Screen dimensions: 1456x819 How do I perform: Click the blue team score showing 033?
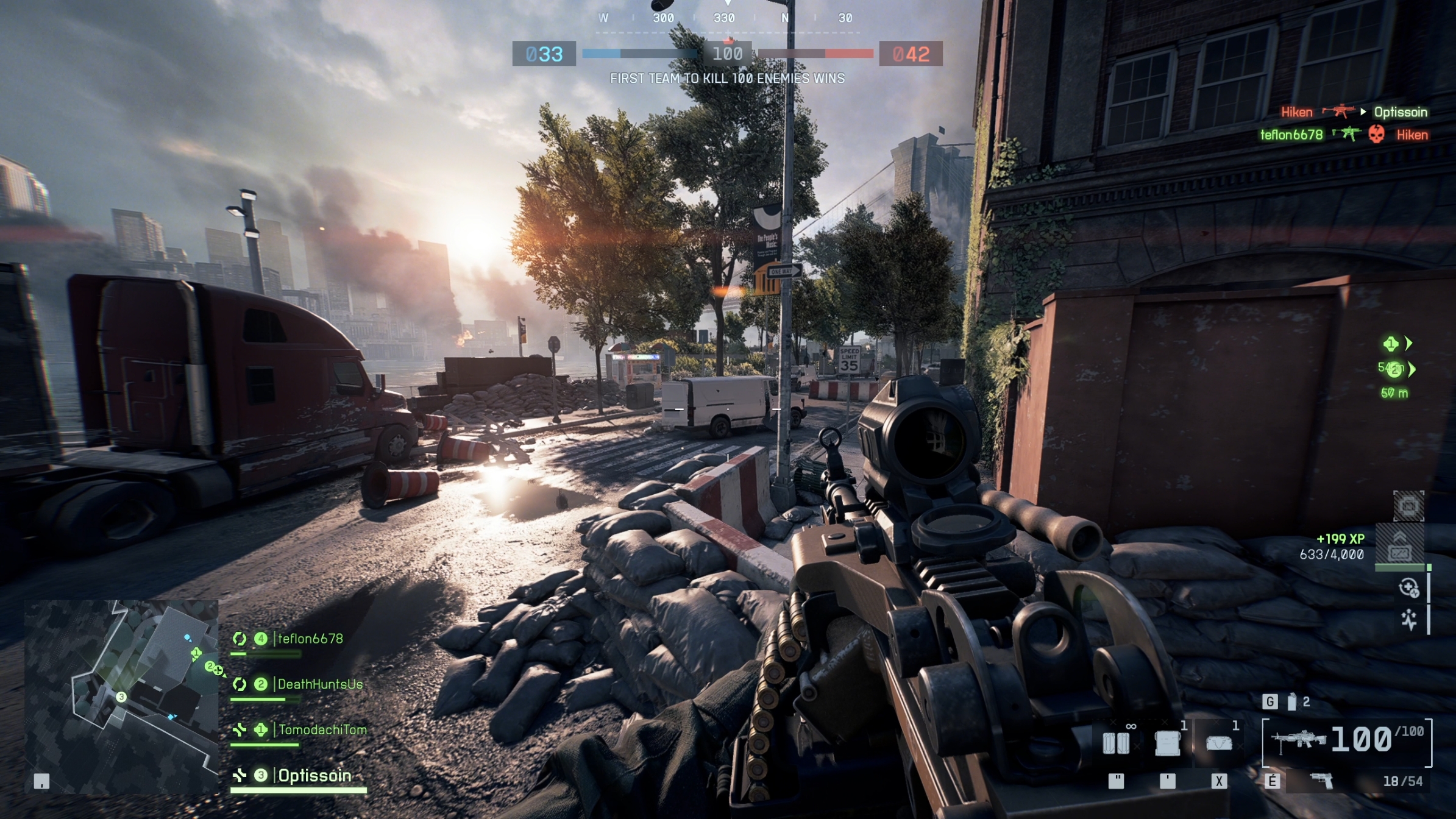(x=545, y=54)
